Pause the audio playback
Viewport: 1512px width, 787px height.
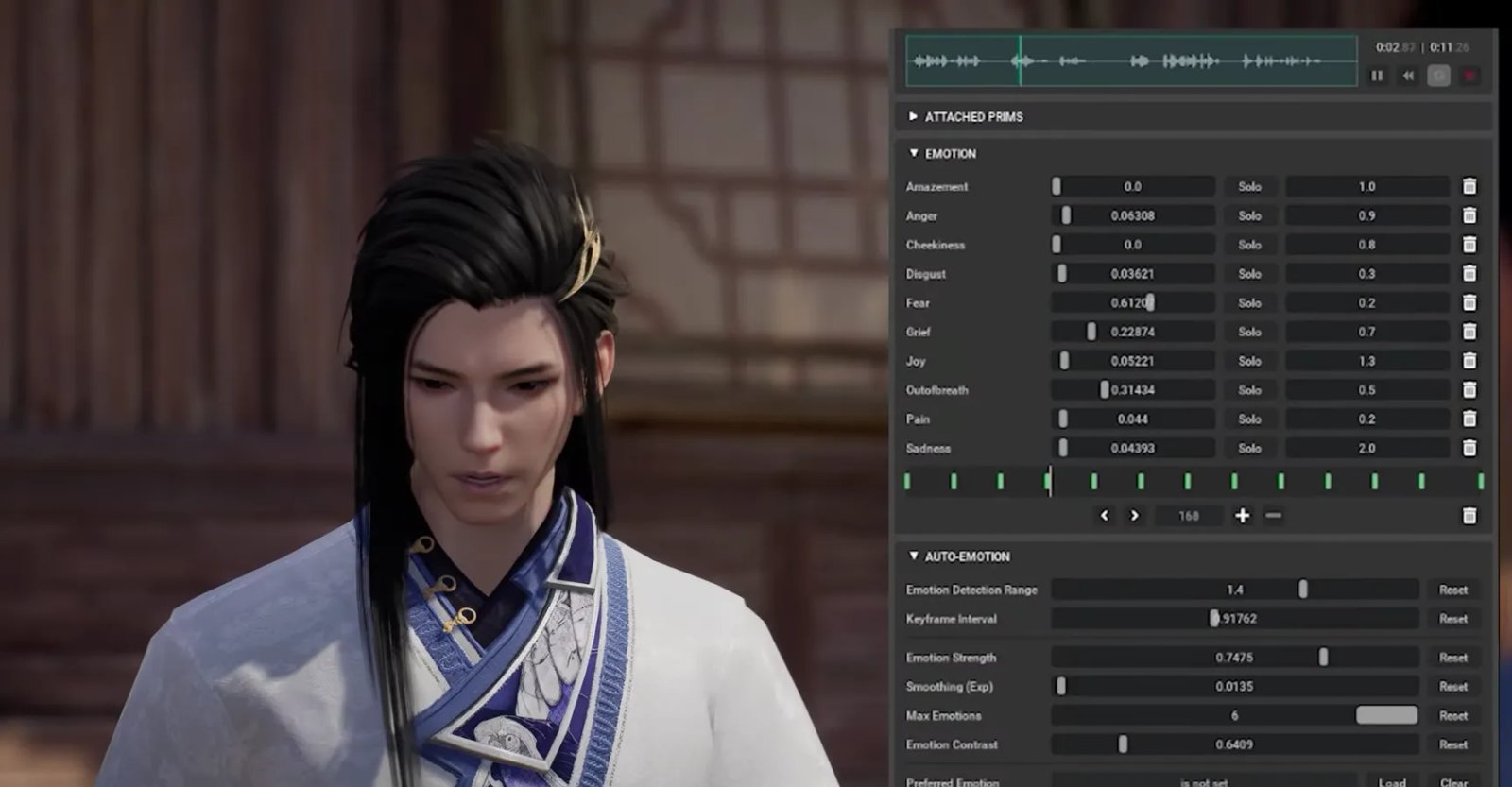point(1377,76)
